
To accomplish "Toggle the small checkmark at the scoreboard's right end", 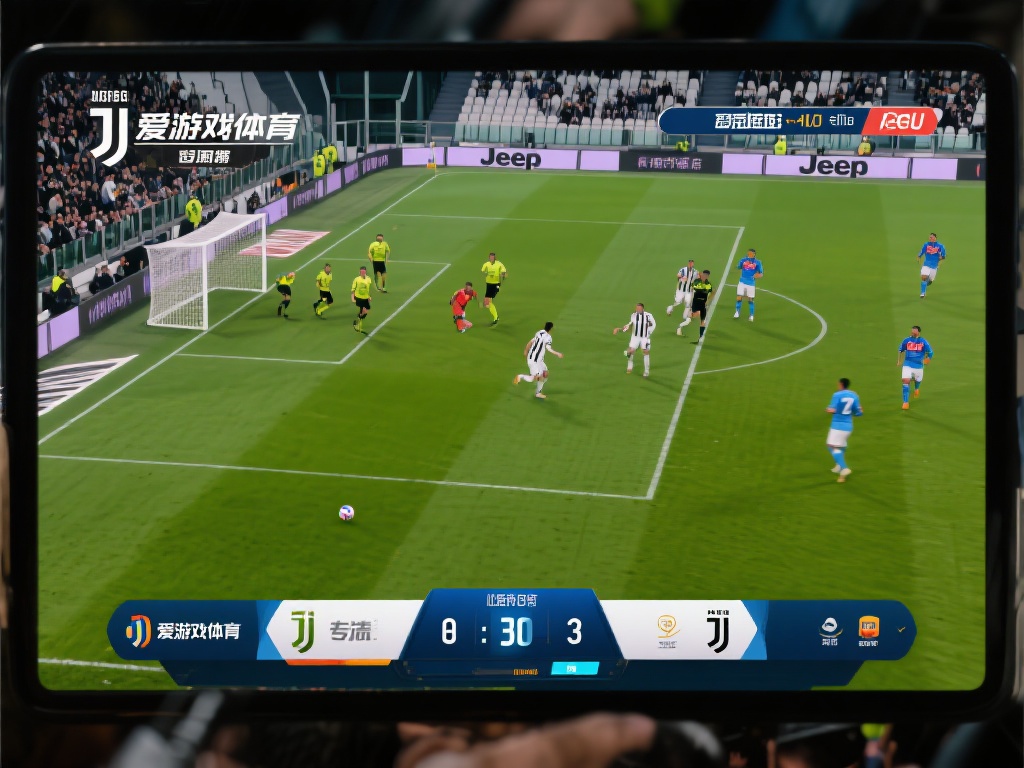I will coord(902,629).
